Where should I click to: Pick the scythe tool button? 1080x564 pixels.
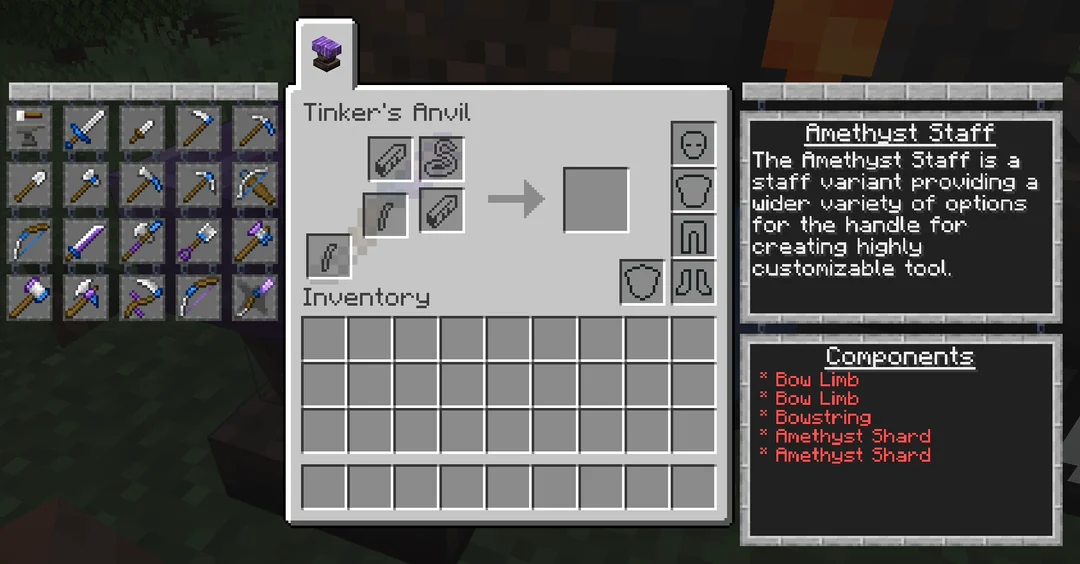[142, 297]
